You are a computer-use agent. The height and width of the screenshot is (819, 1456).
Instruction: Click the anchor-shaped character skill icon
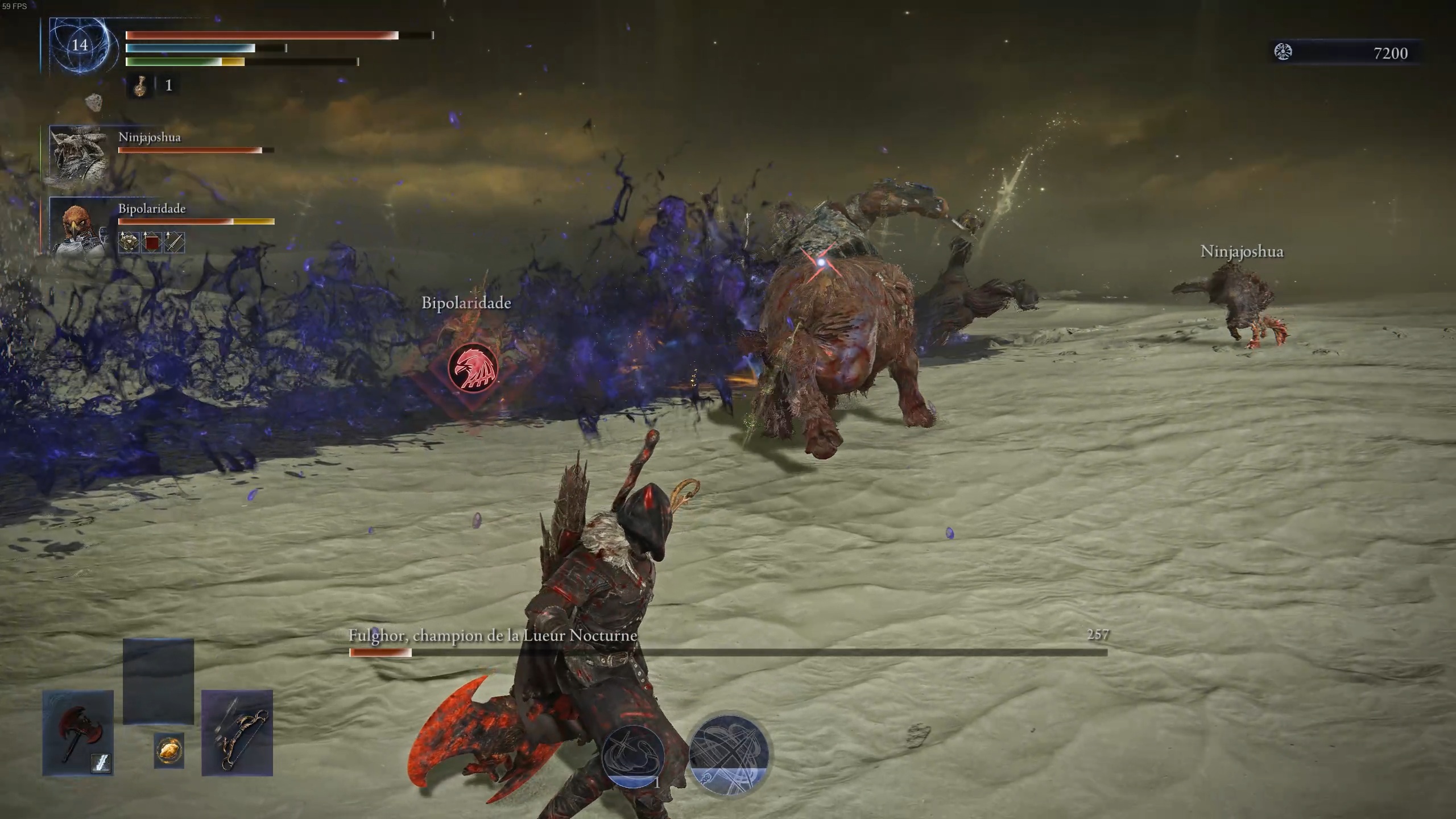click(634, 756)
